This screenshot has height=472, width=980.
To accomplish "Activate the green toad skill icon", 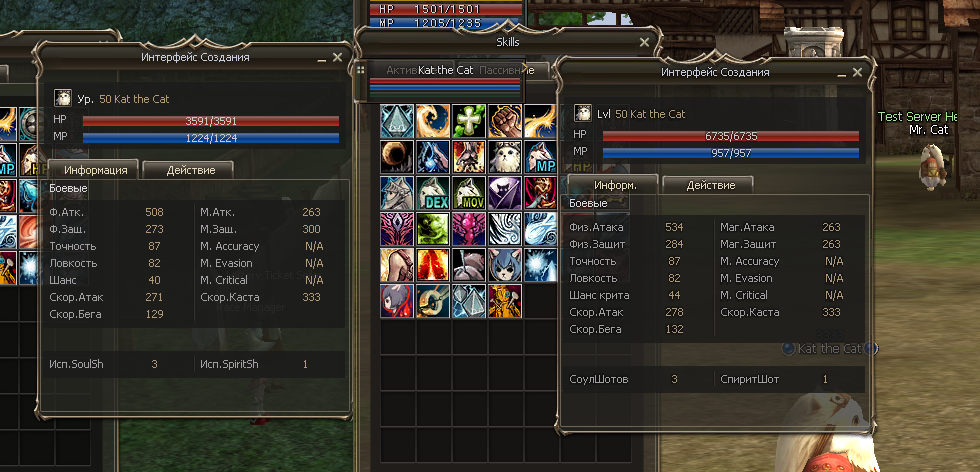I will tap(432, 228).
